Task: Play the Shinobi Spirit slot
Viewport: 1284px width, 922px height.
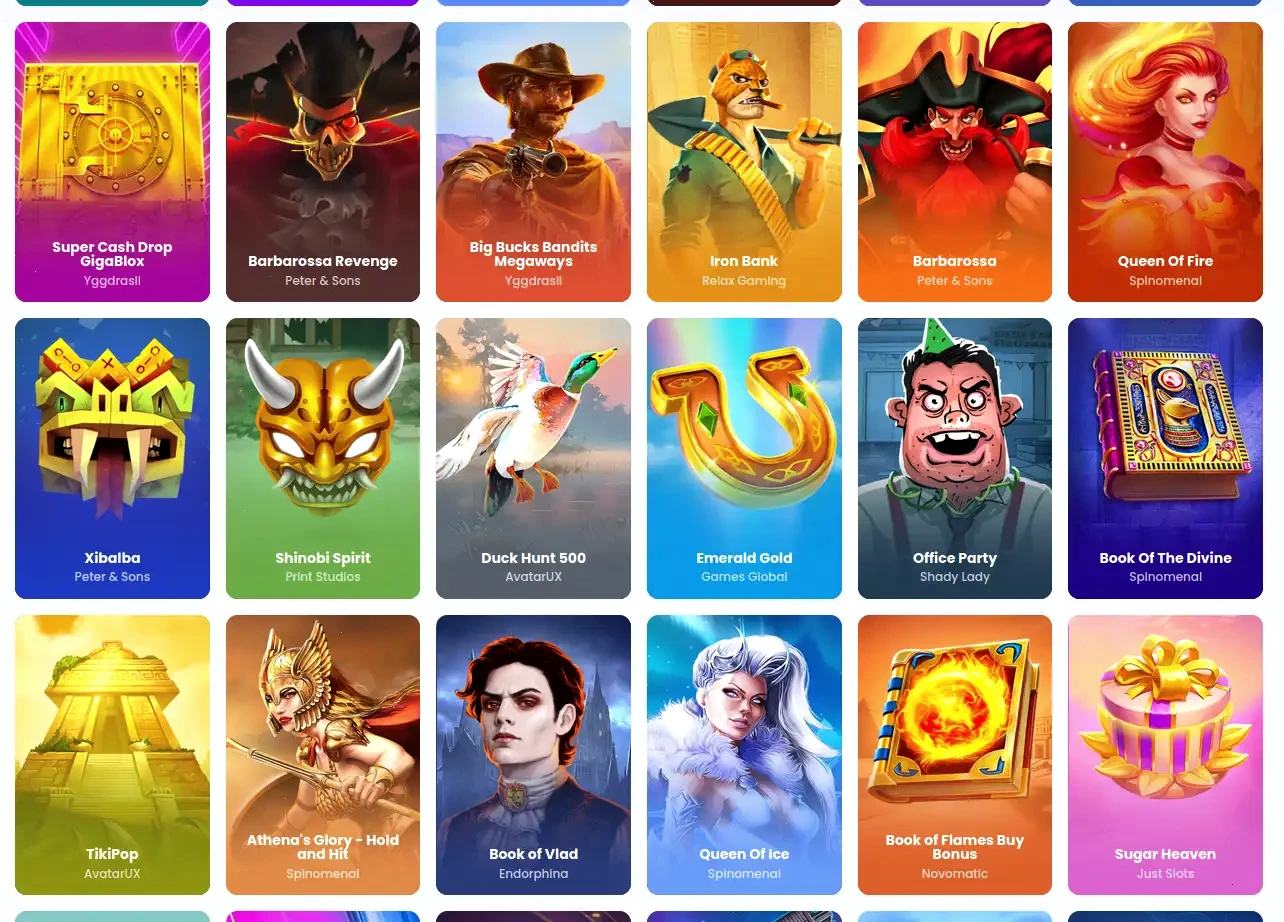Action: coord(322,458)
